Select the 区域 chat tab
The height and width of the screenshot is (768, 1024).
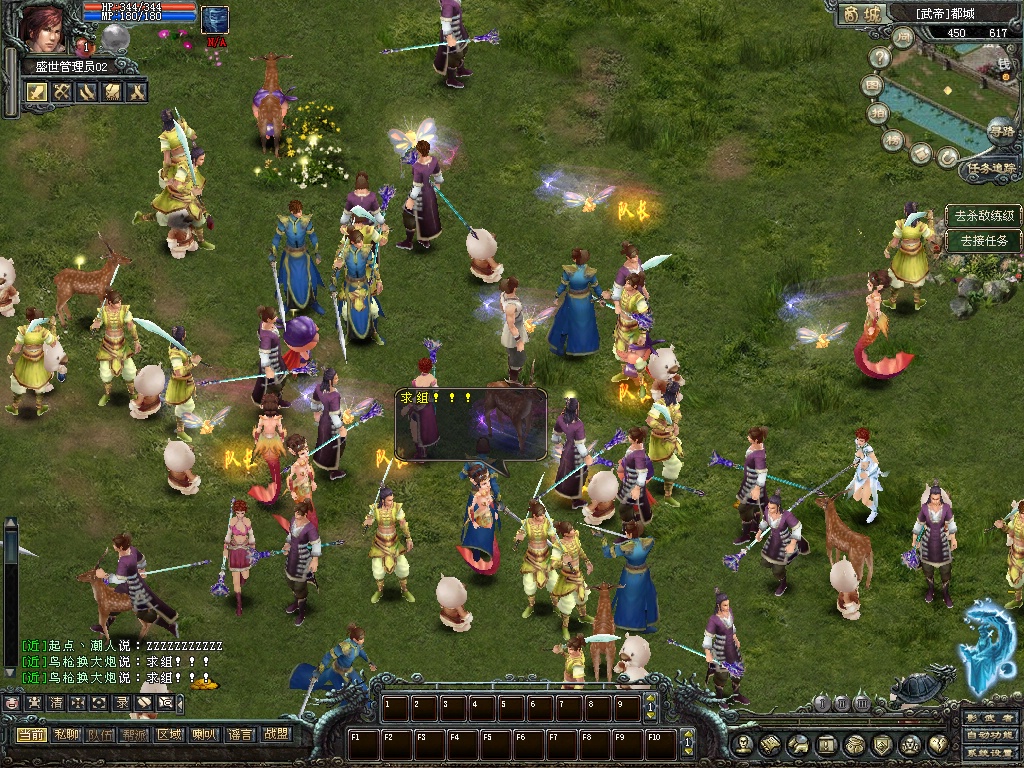point(169,735)
